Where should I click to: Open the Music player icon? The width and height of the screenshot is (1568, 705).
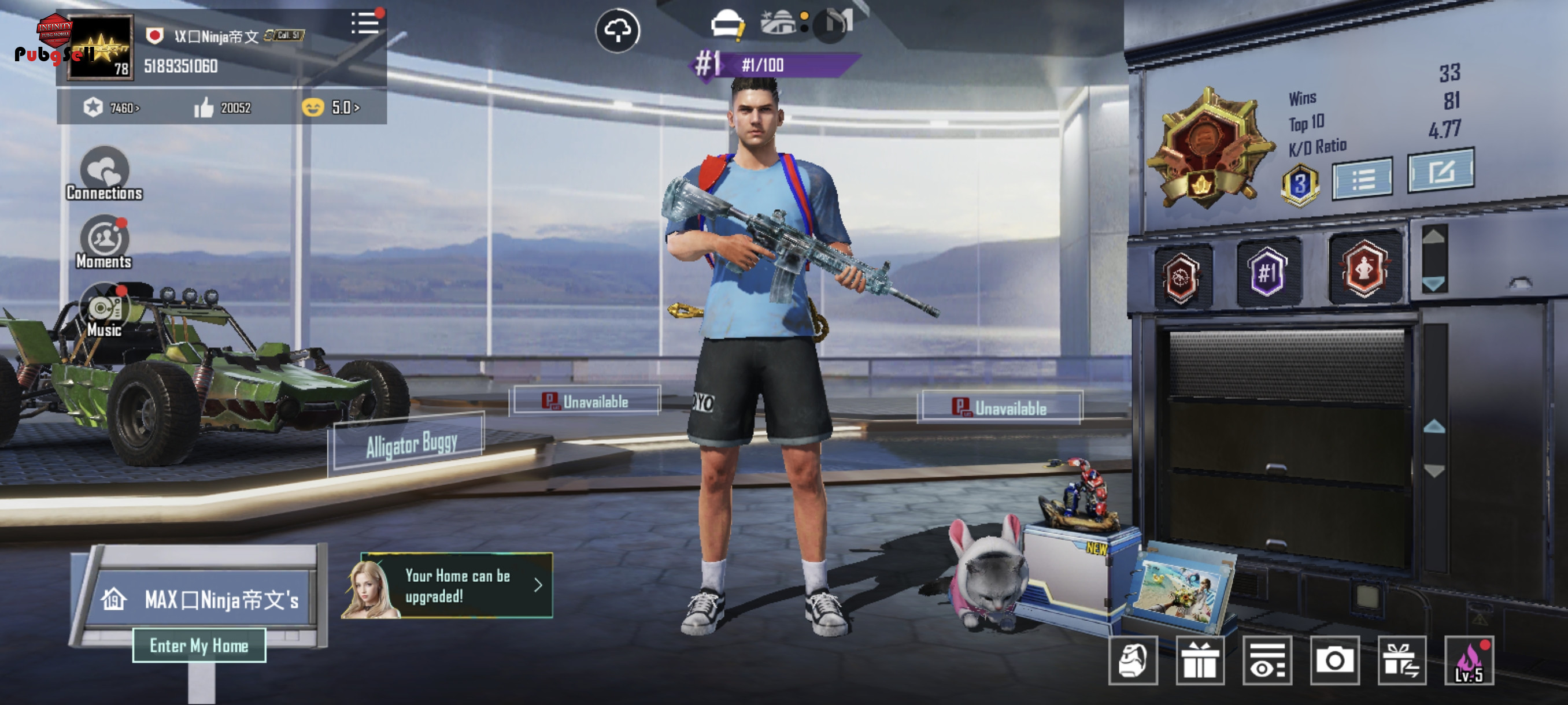pos(104,311)
